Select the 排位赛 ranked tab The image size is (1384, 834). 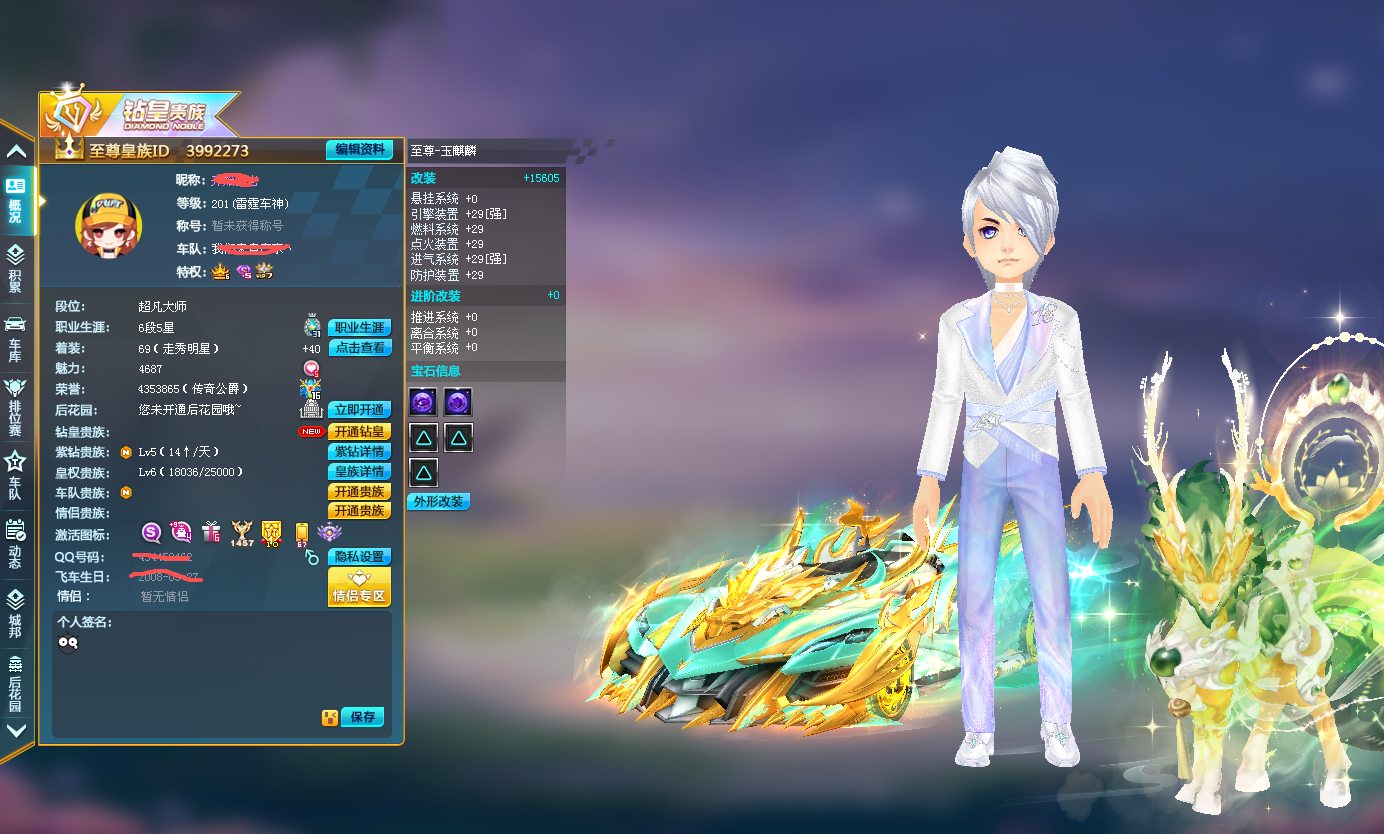16,406
